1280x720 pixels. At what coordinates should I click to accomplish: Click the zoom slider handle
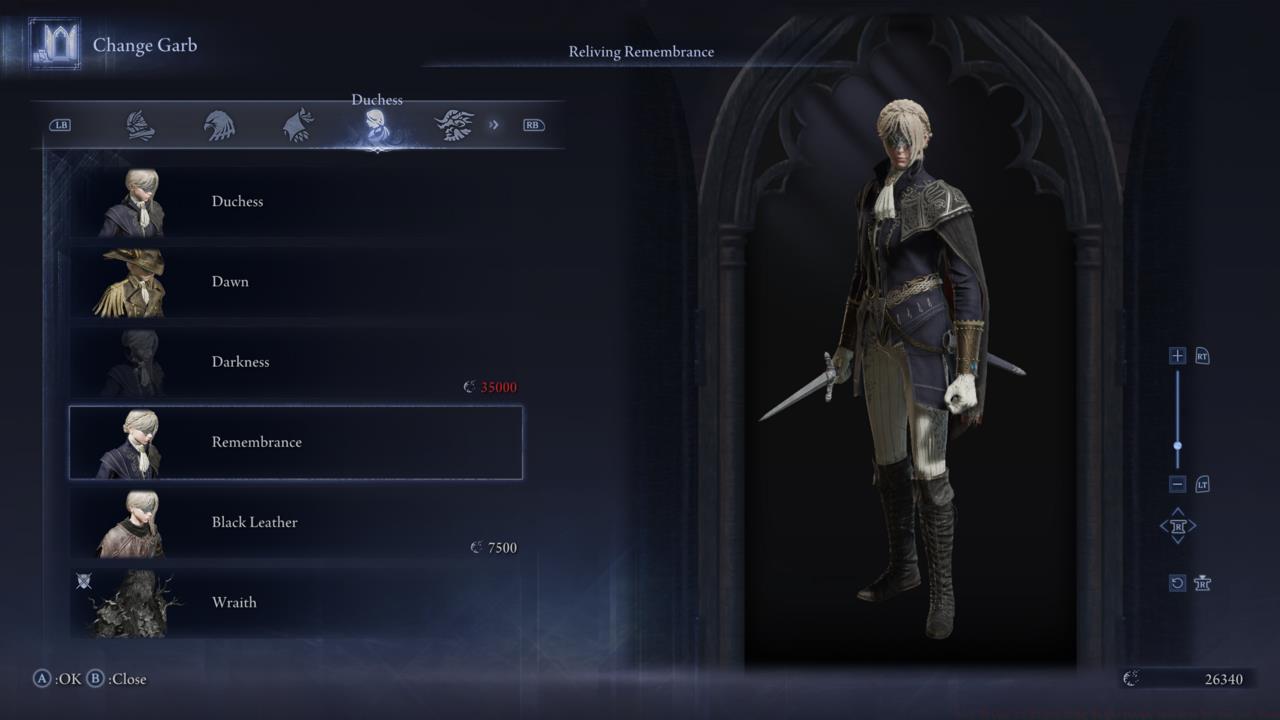[x=1177, y=445]
